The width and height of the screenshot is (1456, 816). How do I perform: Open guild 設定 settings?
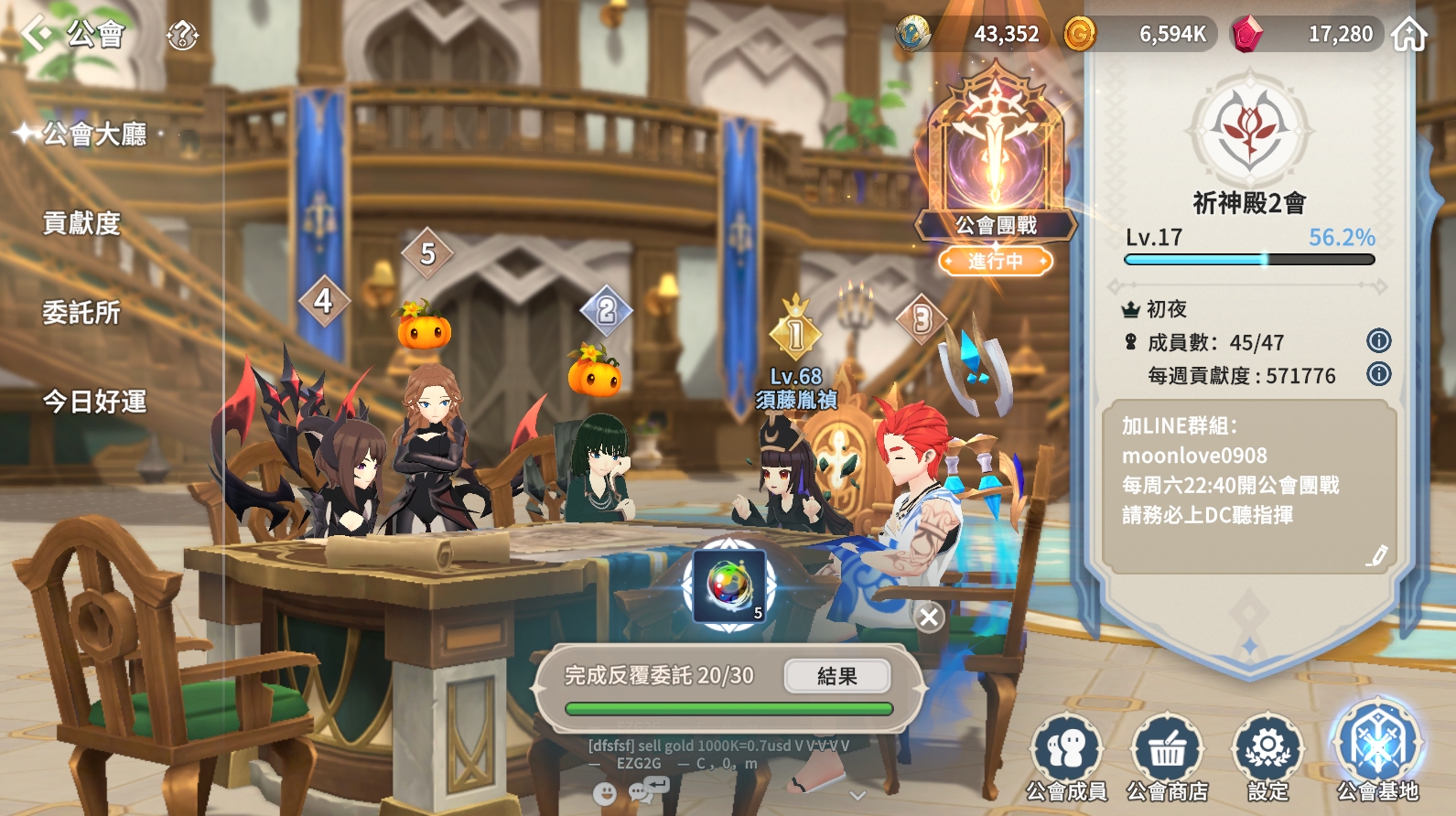(x=1267, y=757)
